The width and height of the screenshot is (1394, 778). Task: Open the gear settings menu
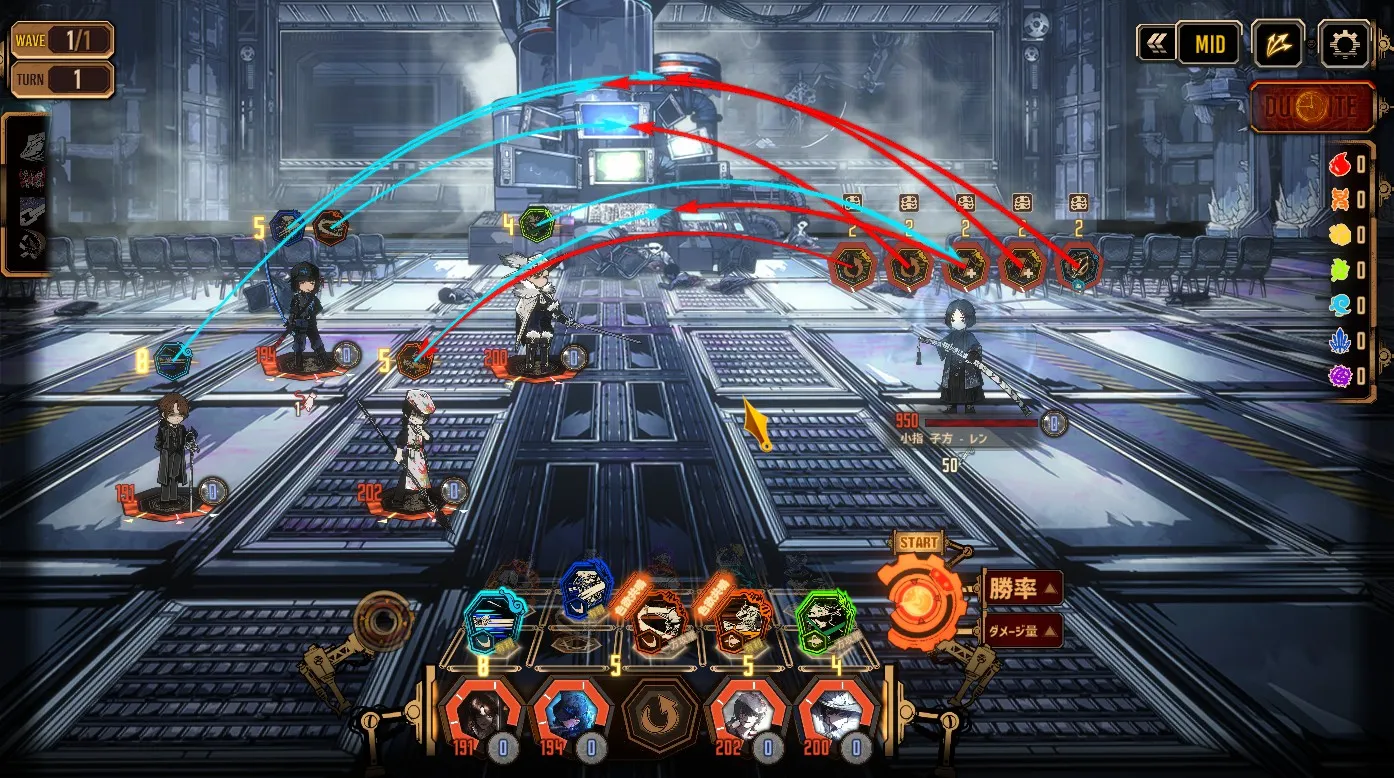pos(1344,44)
